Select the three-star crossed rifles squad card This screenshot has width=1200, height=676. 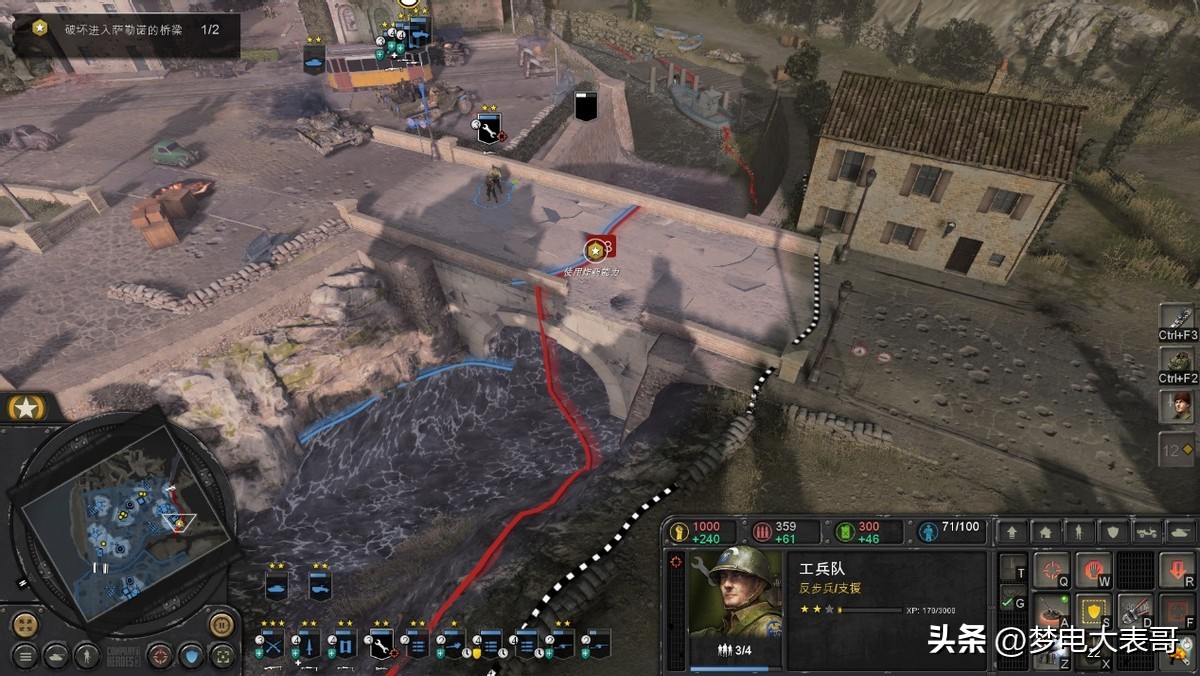[x=272, y=645]
